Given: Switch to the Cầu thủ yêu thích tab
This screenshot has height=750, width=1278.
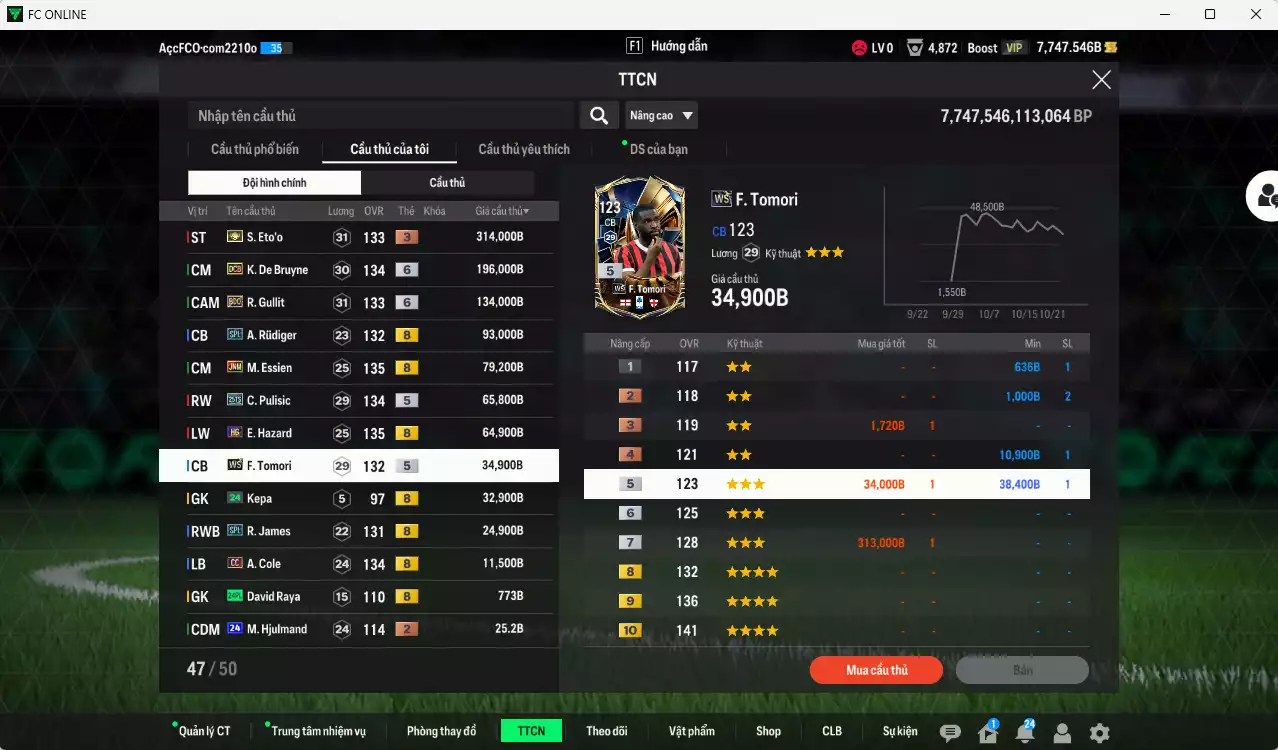Looking at the screenshot, I should (524, 149).
